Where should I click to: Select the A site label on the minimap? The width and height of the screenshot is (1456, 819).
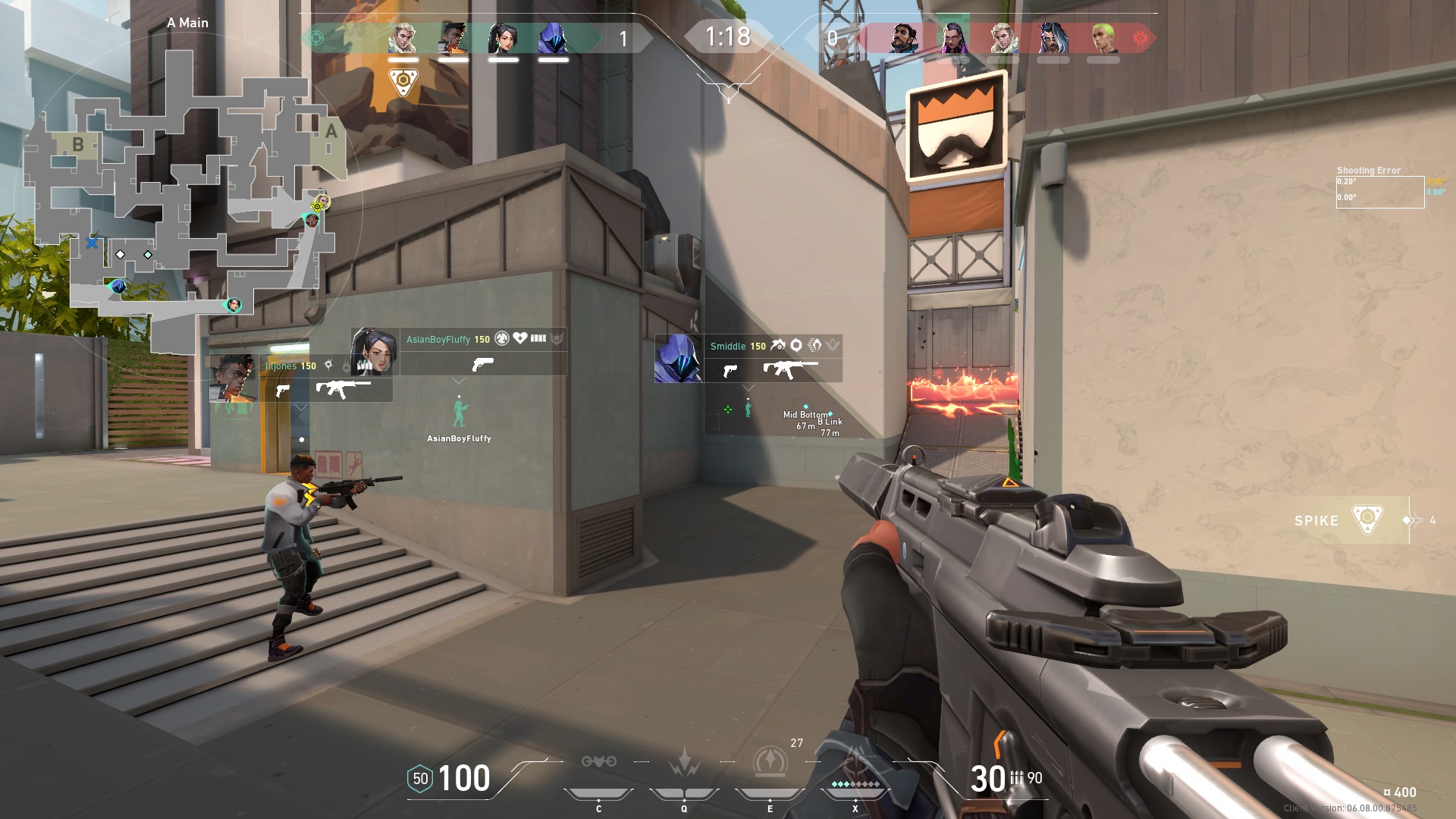[x=330, y=130]
